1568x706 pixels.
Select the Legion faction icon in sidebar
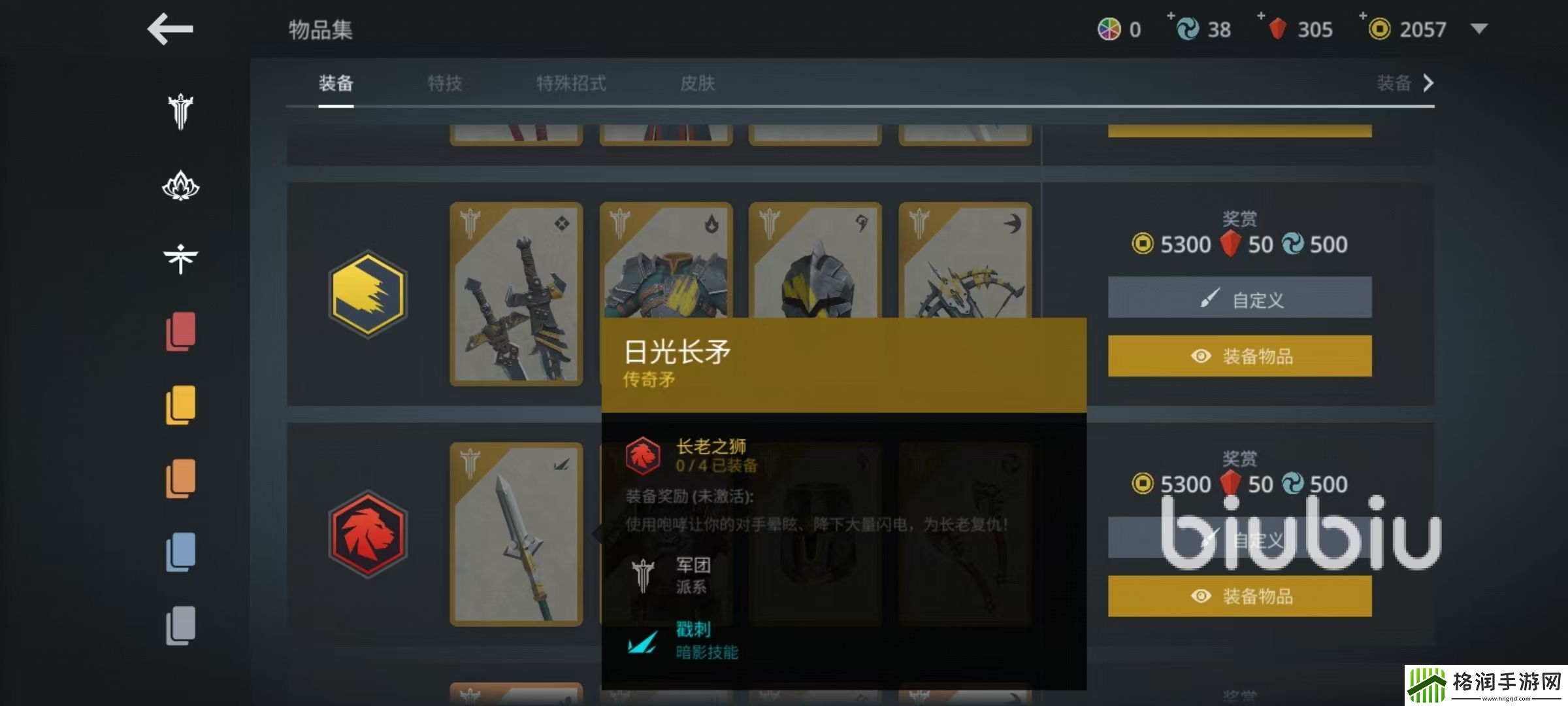point(182,112)
